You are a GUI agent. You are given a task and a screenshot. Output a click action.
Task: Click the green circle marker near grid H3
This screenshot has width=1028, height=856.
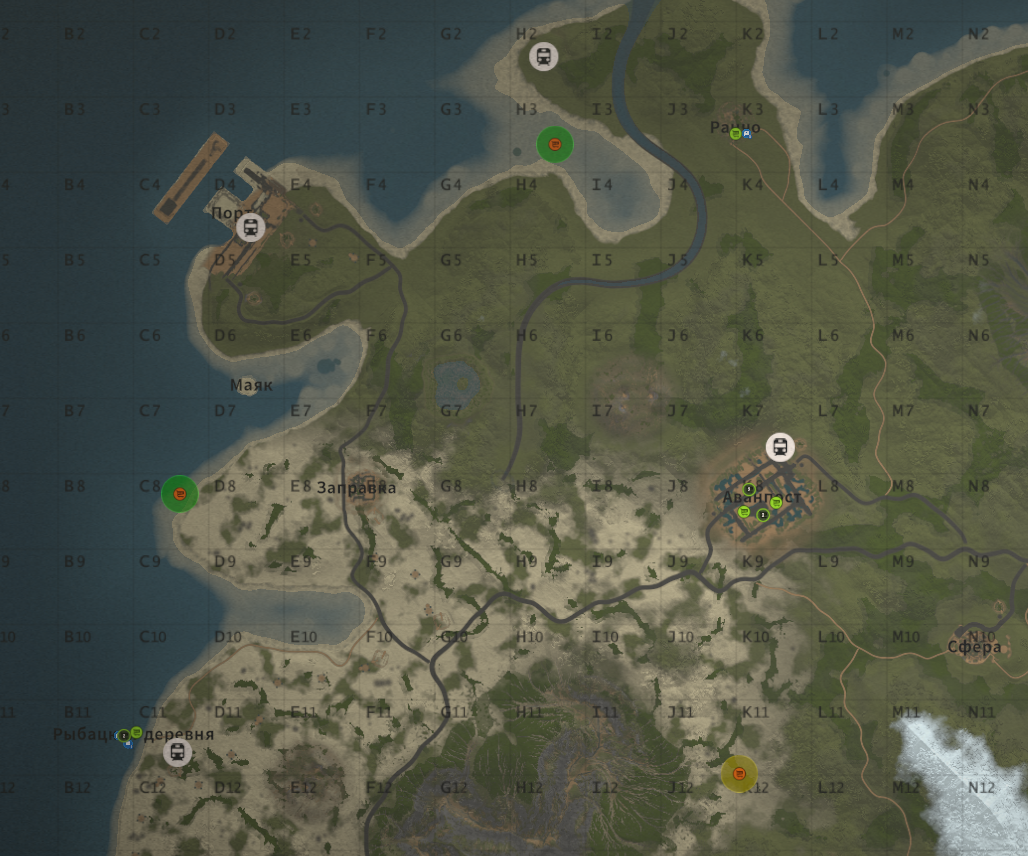coord(555,145)
